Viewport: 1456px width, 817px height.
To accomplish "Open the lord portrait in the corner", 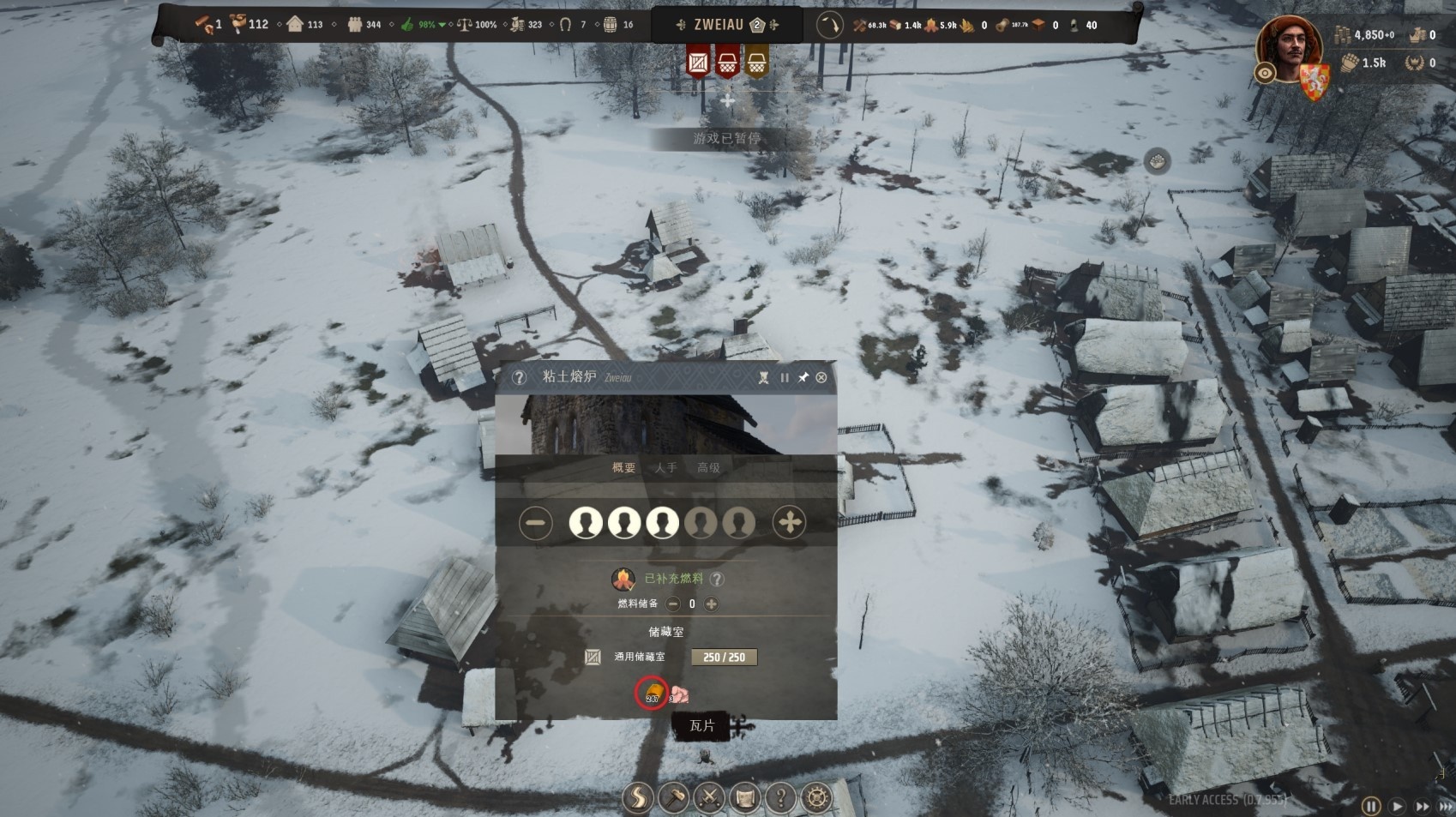I will tap(1289, 50).
